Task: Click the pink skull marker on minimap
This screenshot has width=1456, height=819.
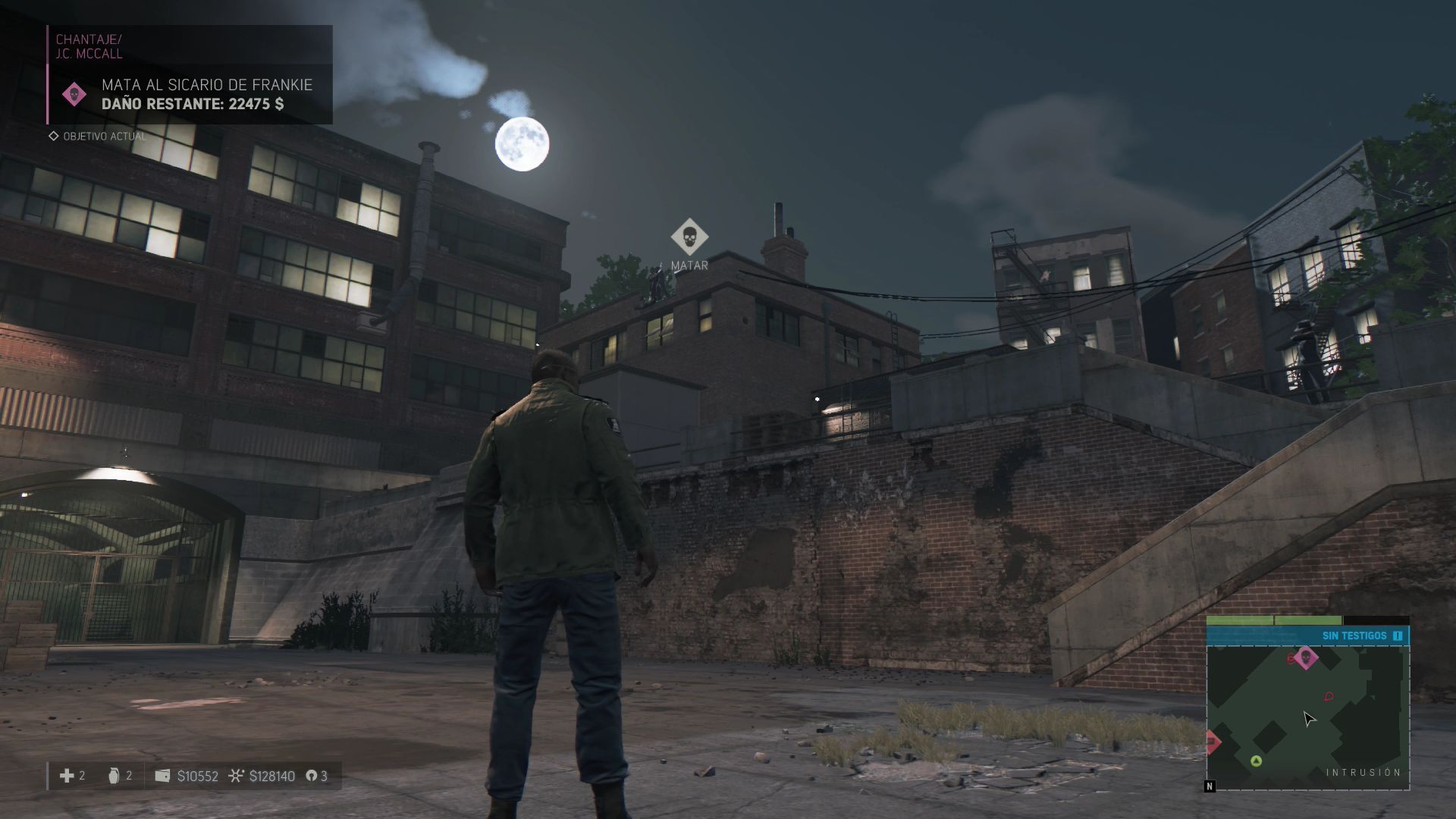Action: (x=1305, y=657)
